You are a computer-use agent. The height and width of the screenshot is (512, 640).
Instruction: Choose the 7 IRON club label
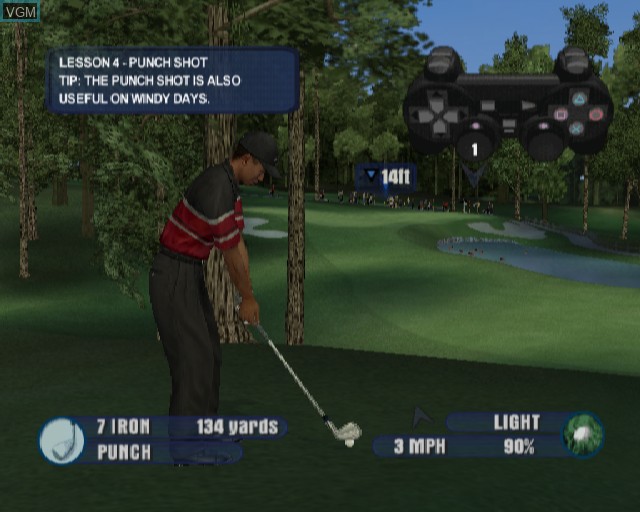[x=122, y=427]
